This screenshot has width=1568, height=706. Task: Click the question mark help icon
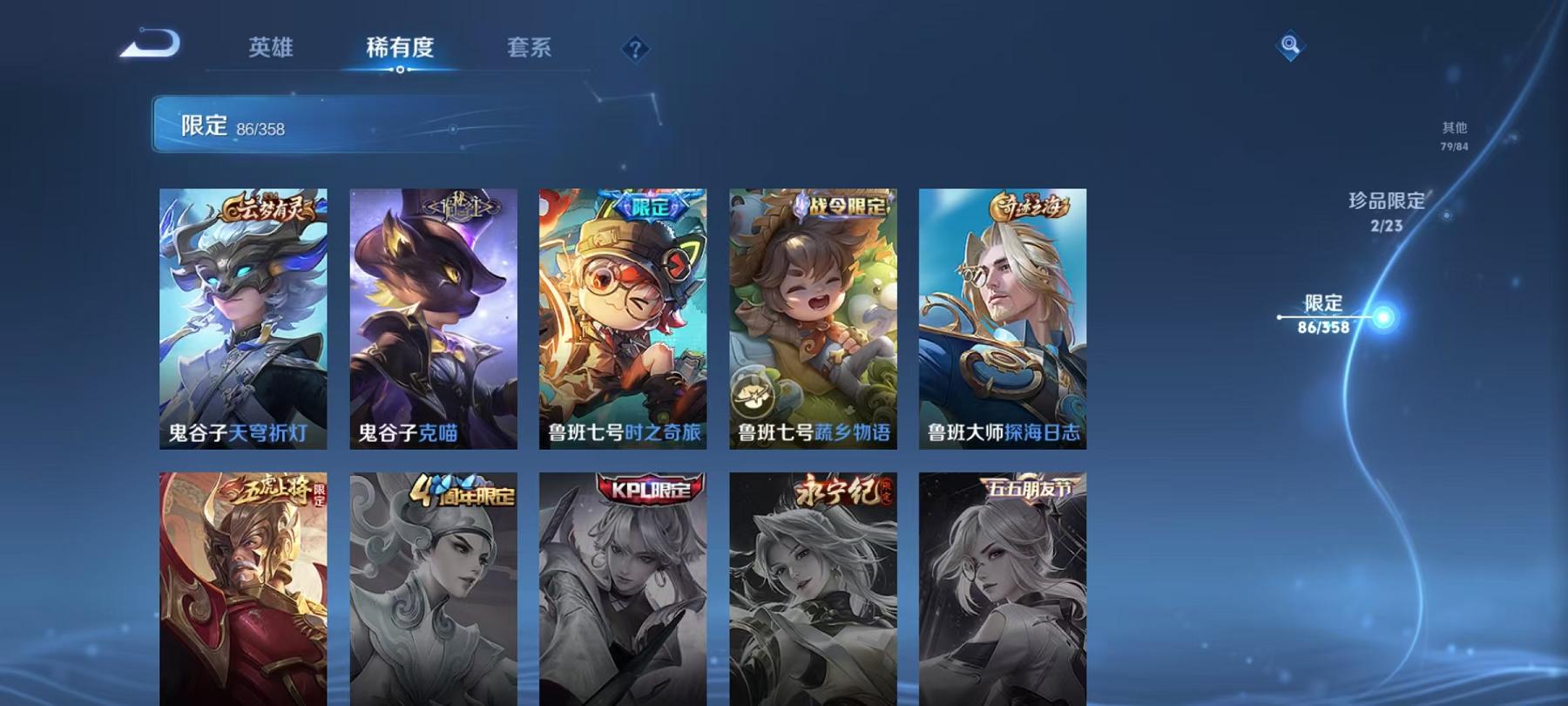[635, 48]
